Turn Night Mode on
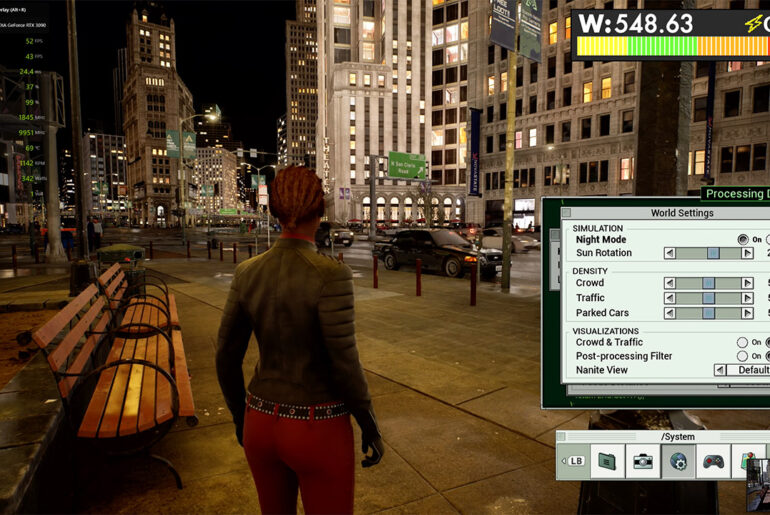 point(742,240)
